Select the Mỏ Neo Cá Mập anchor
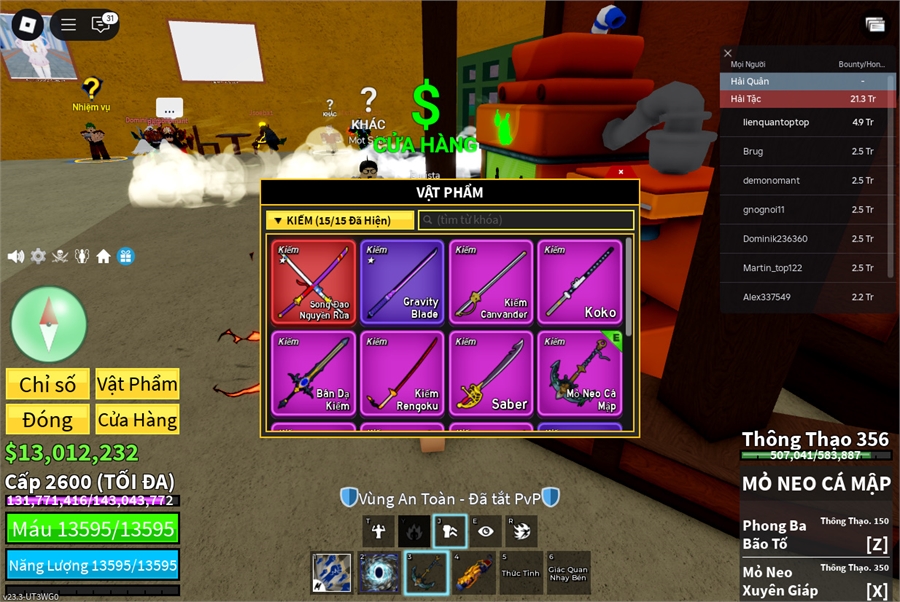Image resolution: width=900 pixels, height=602 pixels. [x=580, y=373]
